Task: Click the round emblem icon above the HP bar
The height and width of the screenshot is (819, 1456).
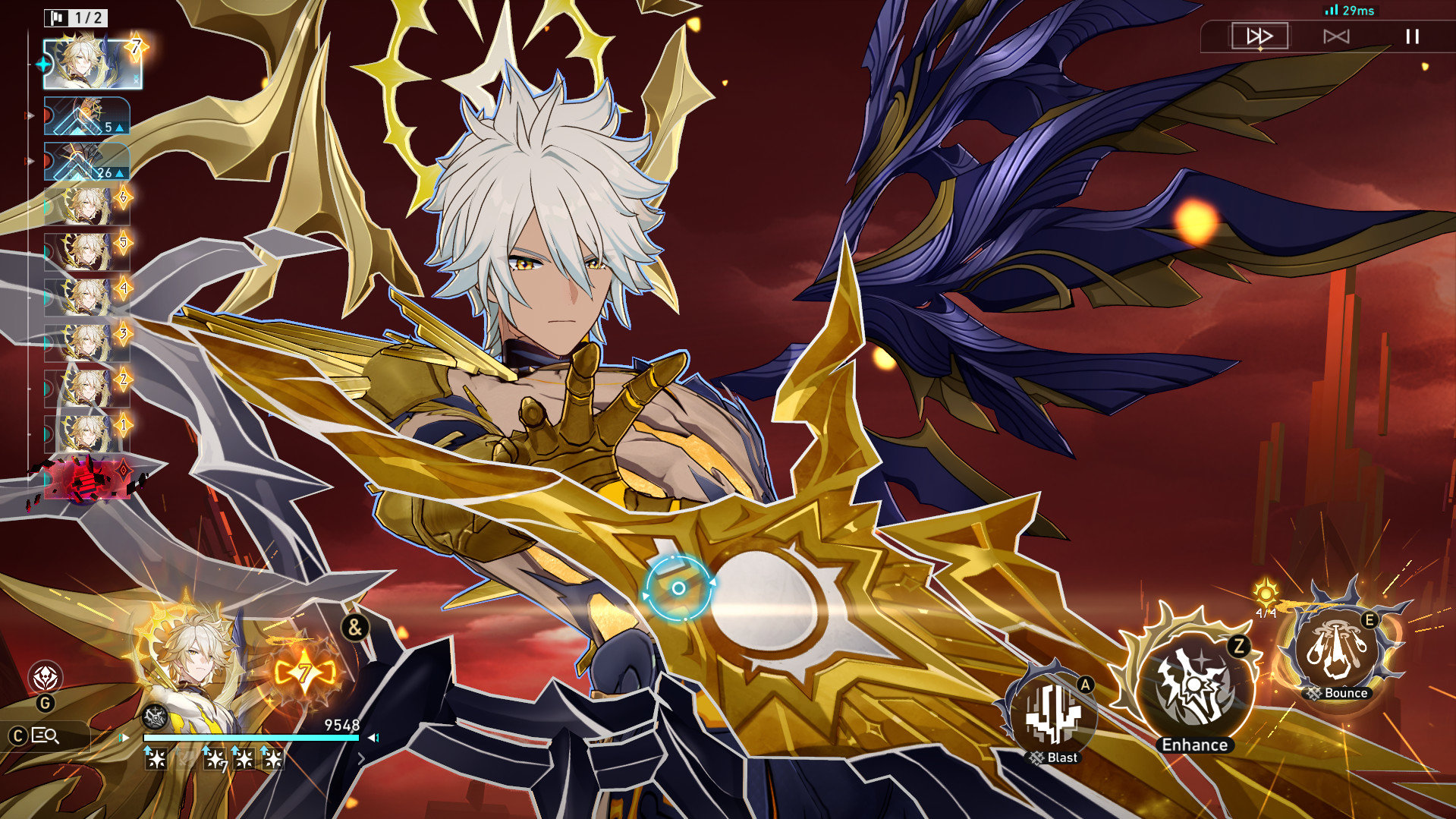Action: [x=154, y=717]
